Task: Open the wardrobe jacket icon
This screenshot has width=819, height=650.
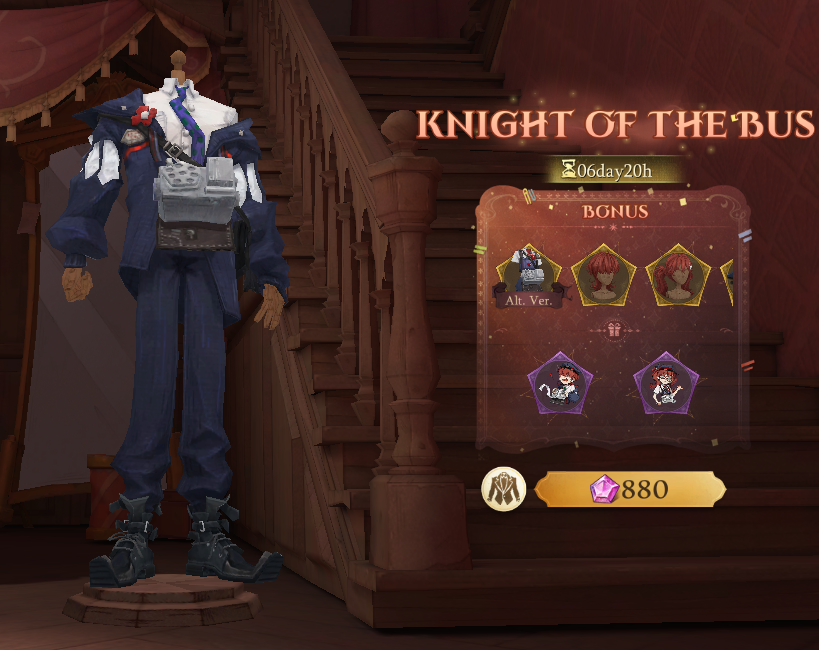Action: (503, 490)
